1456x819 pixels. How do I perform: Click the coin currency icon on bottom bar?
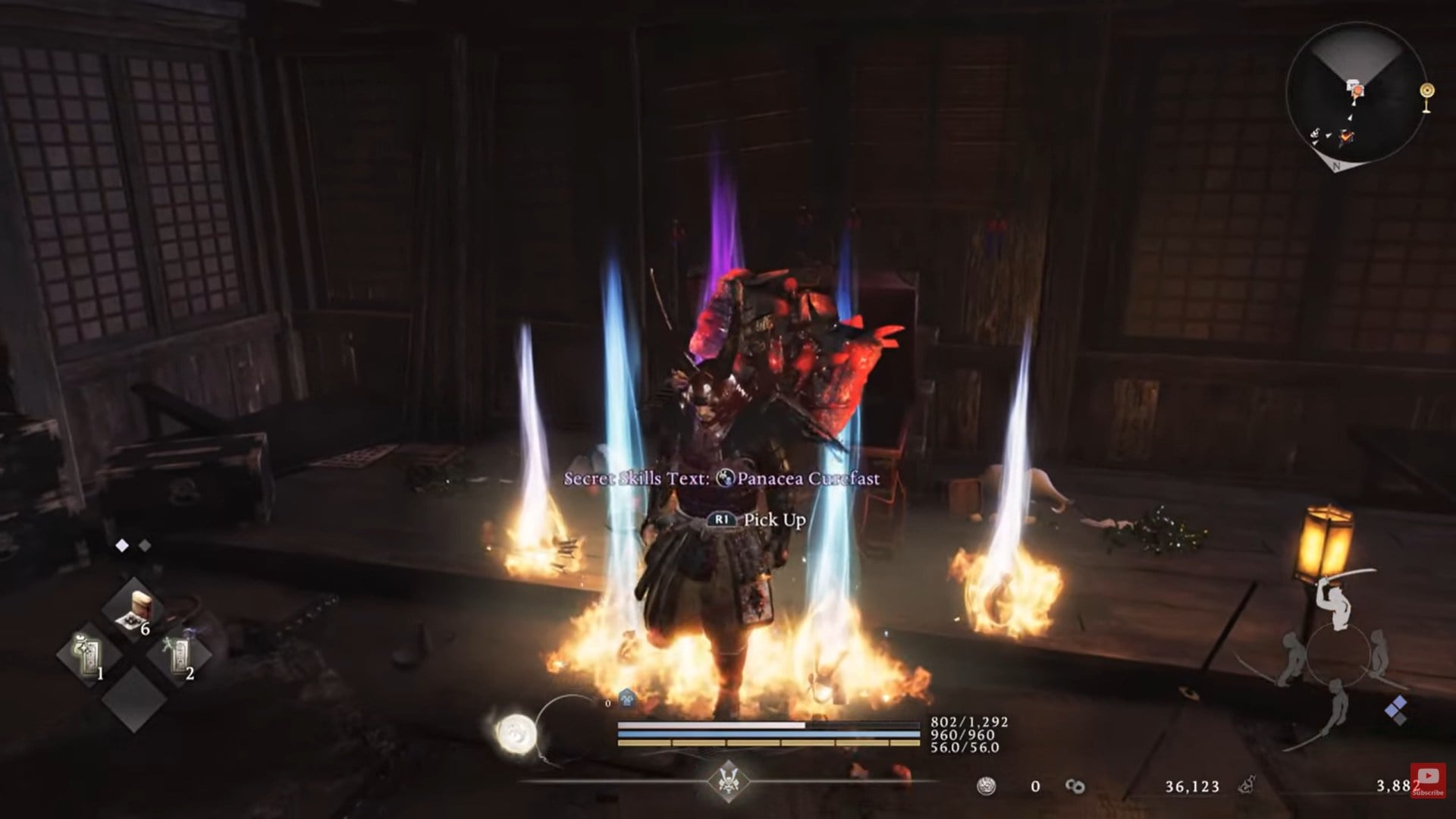tap(987, 786)
